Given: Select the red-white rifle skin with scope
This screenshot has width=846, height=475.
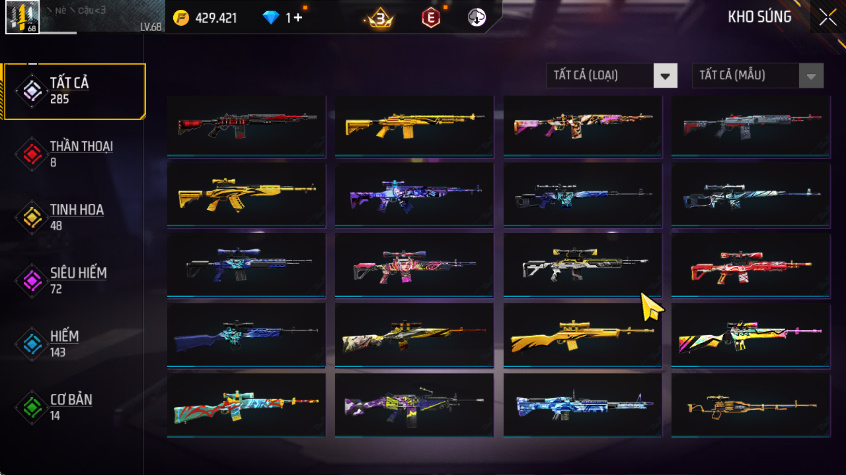Looking at the screenshot, I should pos(750,265).
